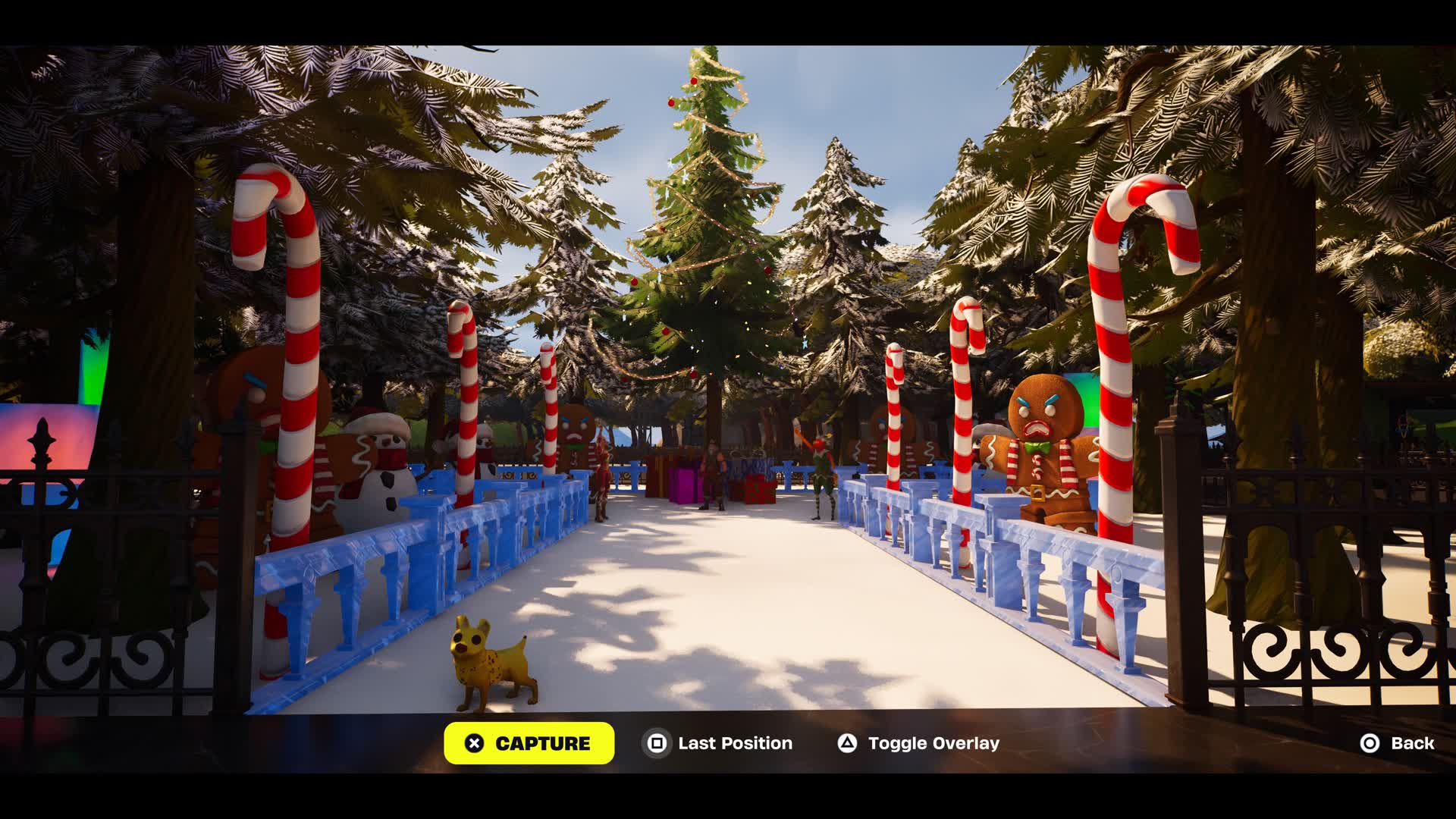Select Toggle Overlay option

(918, 743)
